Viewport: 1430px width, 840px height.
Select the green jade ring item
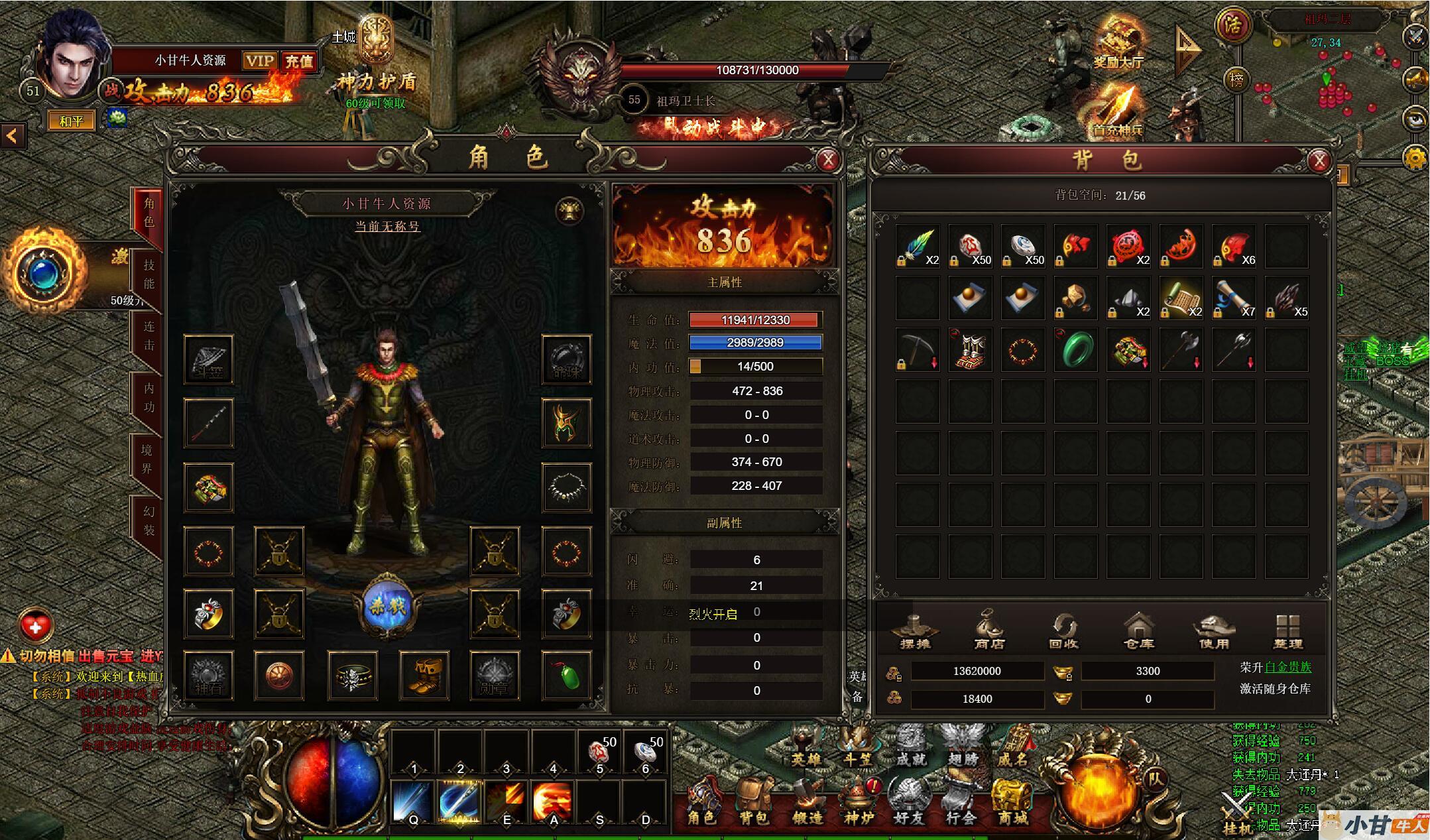click(x=1075, y=350)
